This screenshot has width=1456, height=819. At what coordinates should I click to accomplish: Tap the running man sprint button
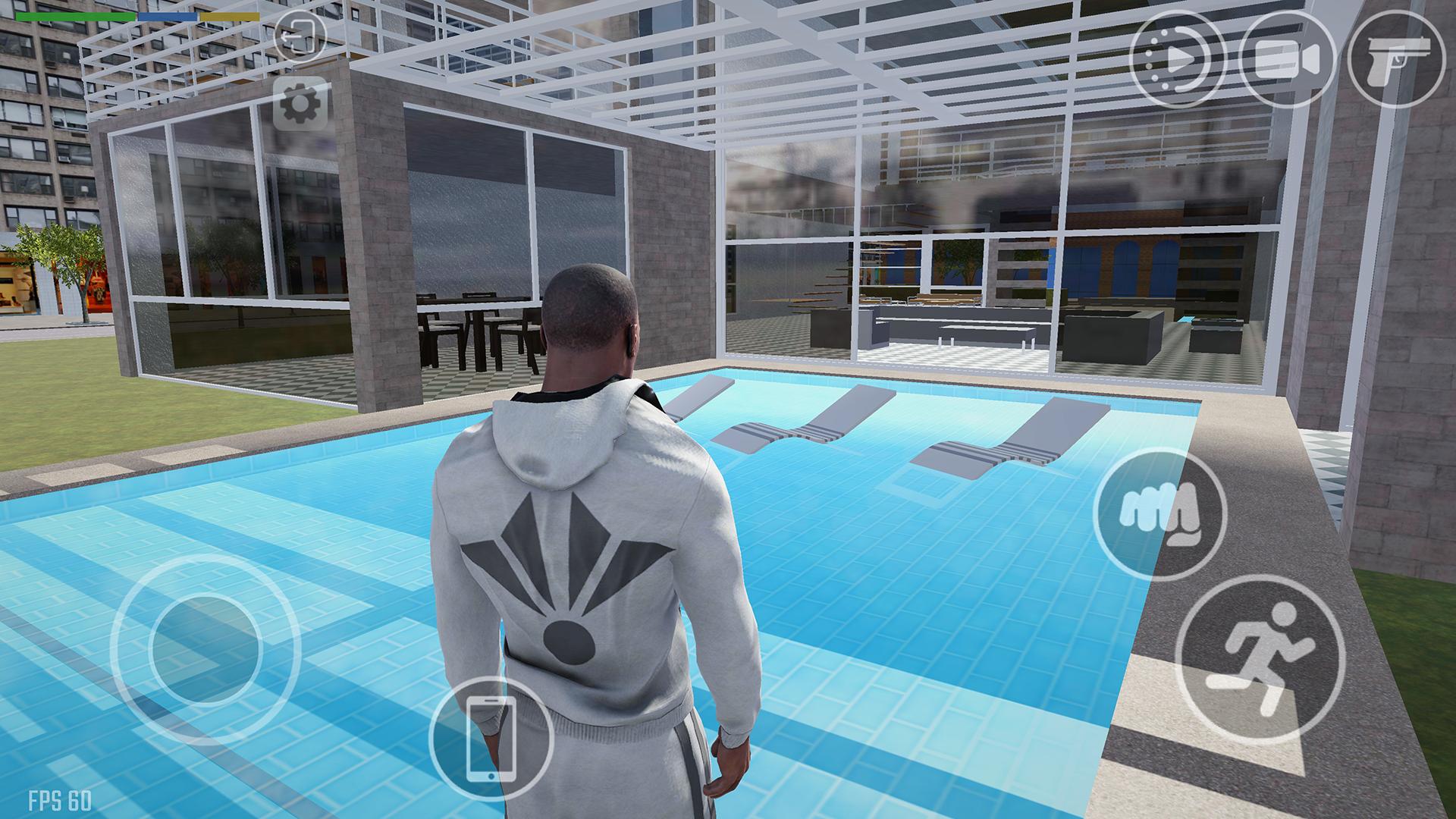click(1260, 660)
